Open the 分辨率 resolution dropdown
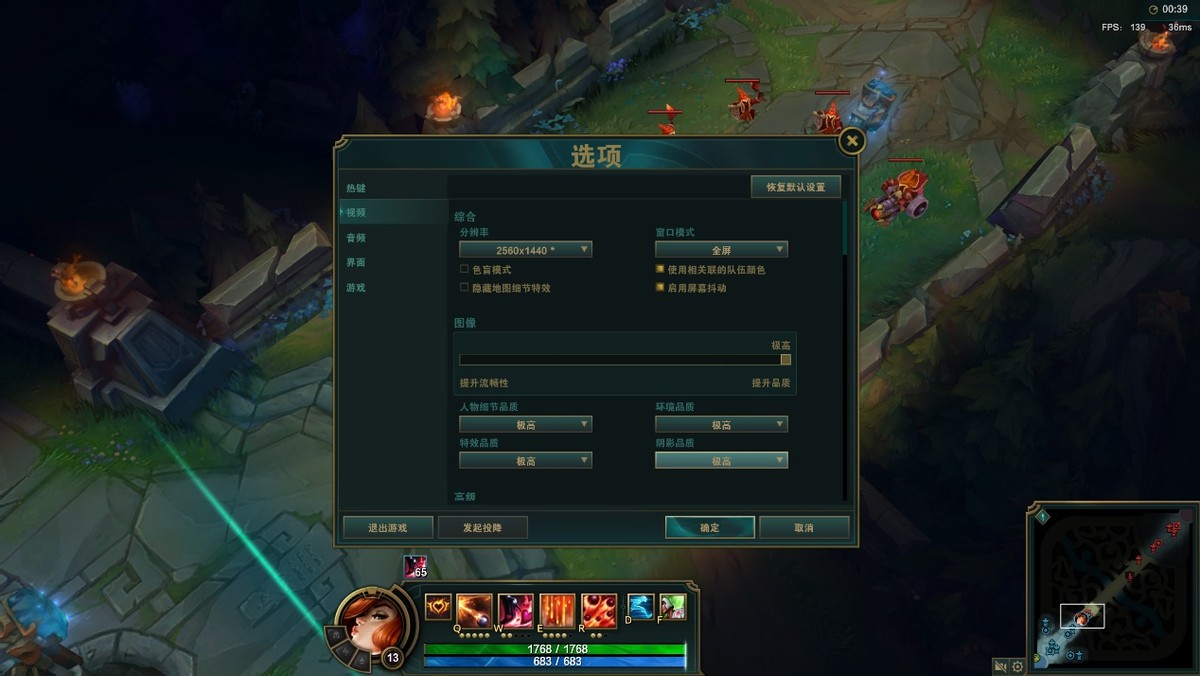 (526, 250)
